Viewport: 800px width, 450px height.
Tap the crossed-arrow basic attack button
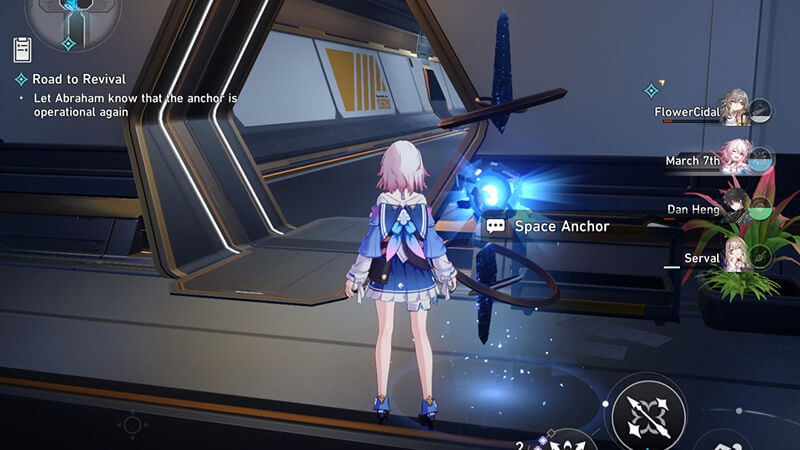pyautogui.click(x=648, y=410)
